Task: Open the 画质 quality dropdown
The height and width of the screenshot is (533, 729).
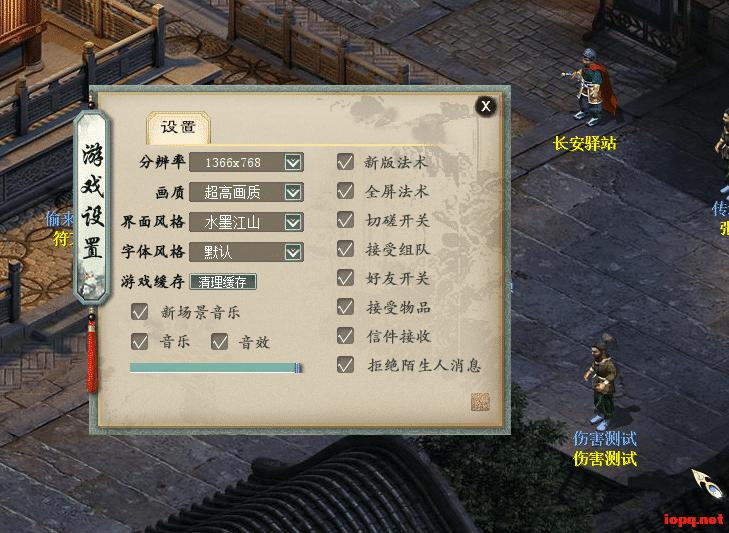Action: coord(293,192)
